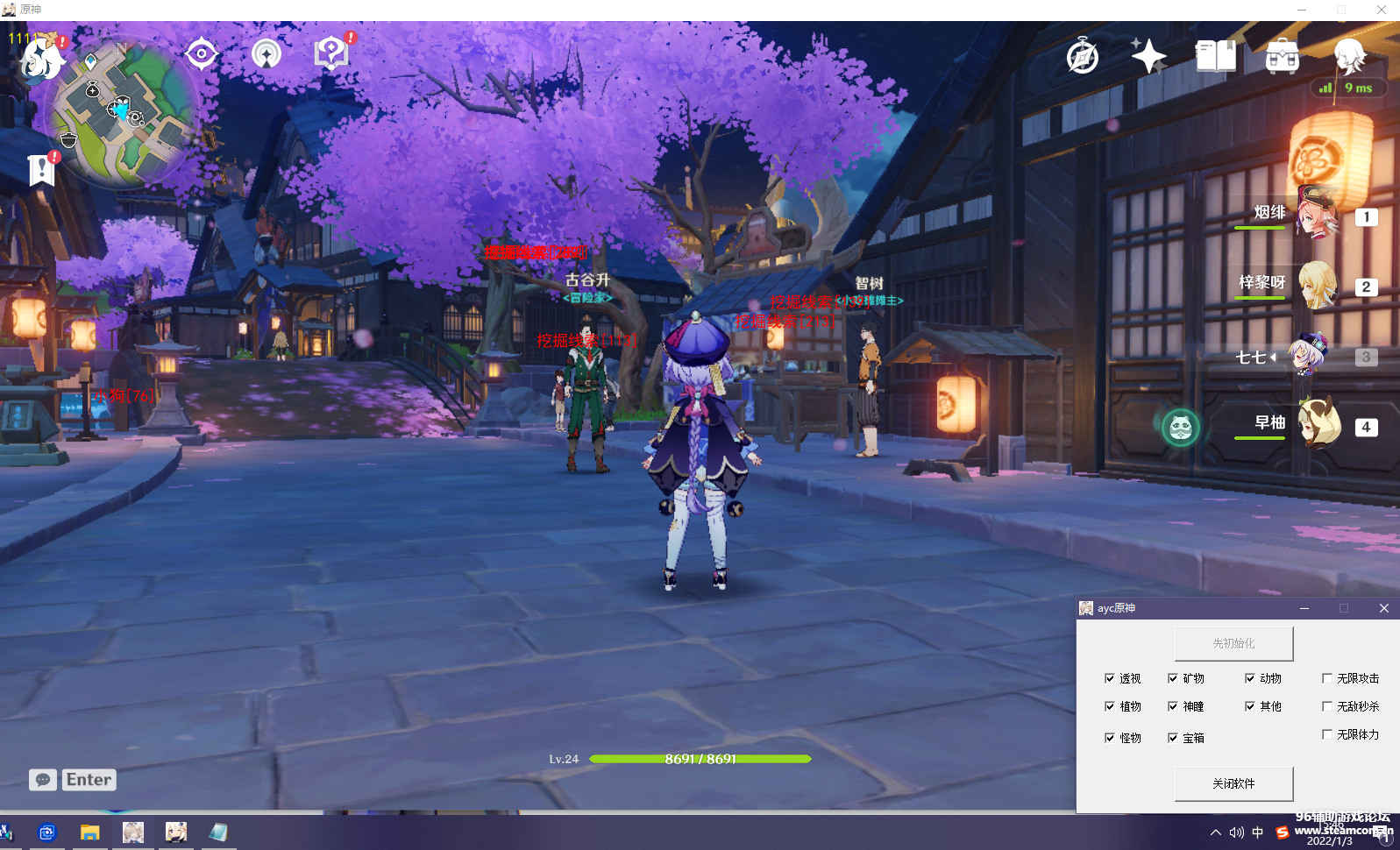The width and height of the screenshot is (1400, 850).
Task: Click the 关闭软件 button
Action: tap(1233, 783)
